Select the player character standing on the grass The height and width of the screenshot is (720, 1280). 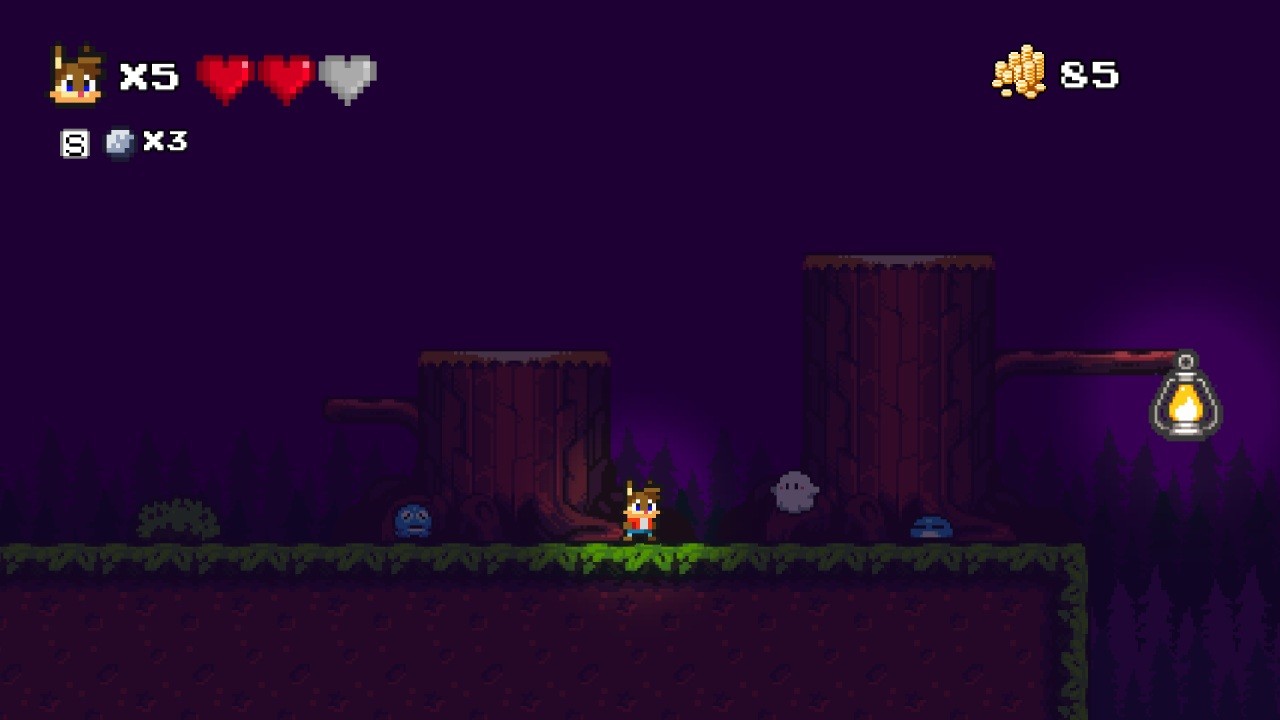point(643,513)
